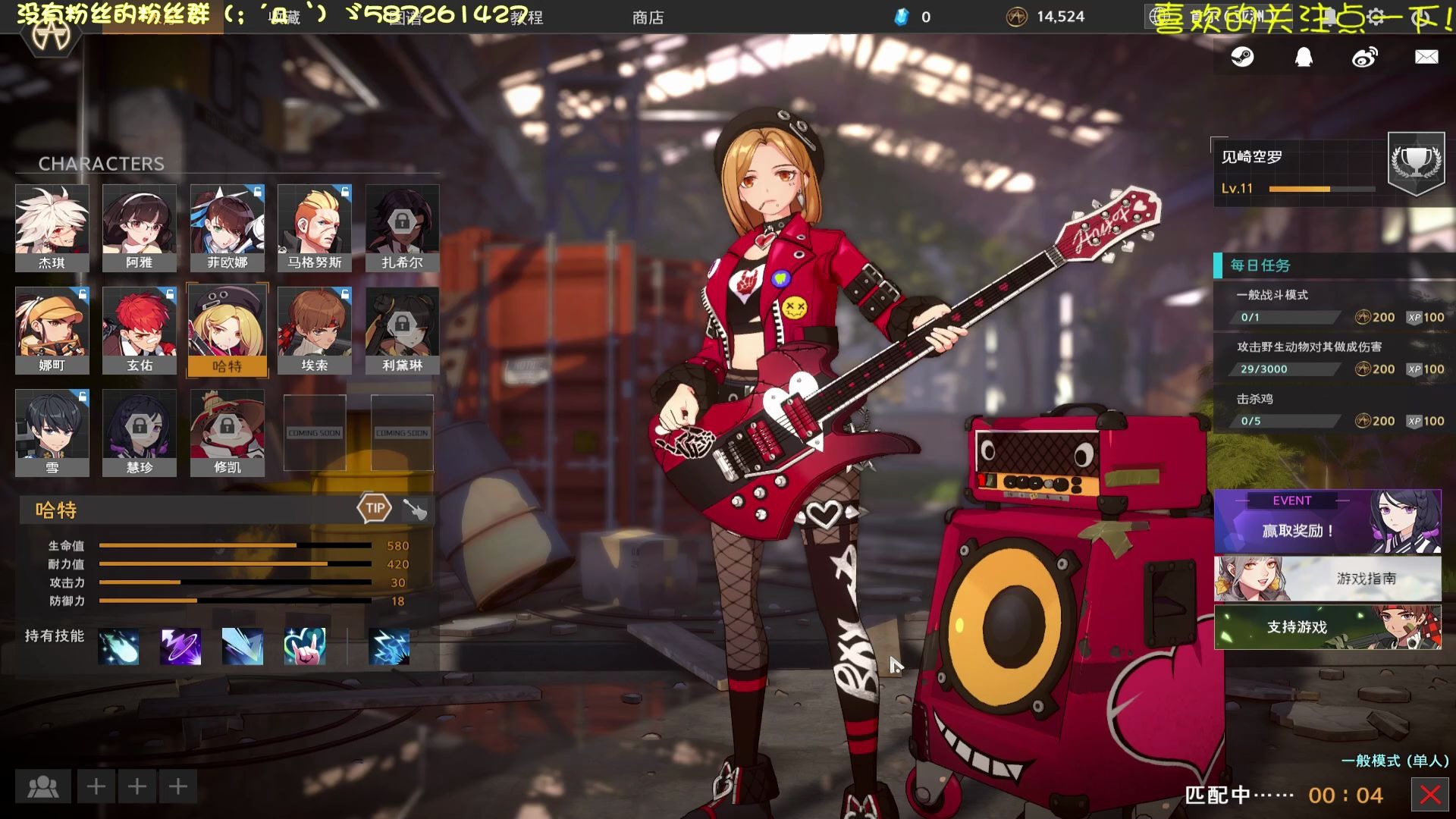Image resolution: width=1456 pixels, height=819 pixels.
Task: Open the mail envelope icon
Action: coord(1426,57)
